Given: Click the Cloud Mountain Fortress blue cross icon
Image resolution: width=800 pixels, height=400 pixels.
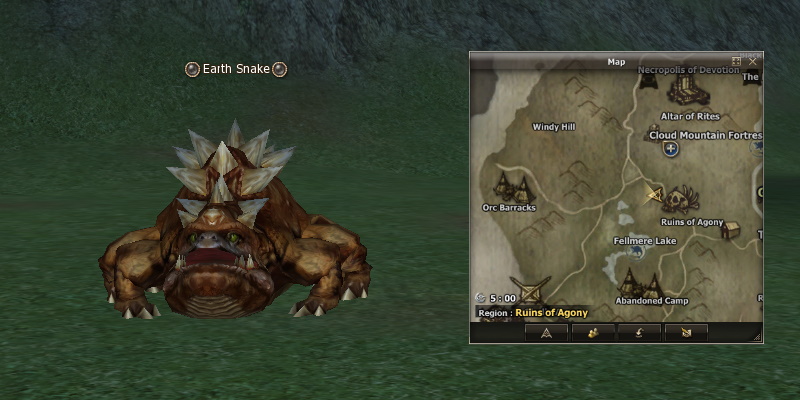Looking at the screenshot, I should click(x=670, y=149).
